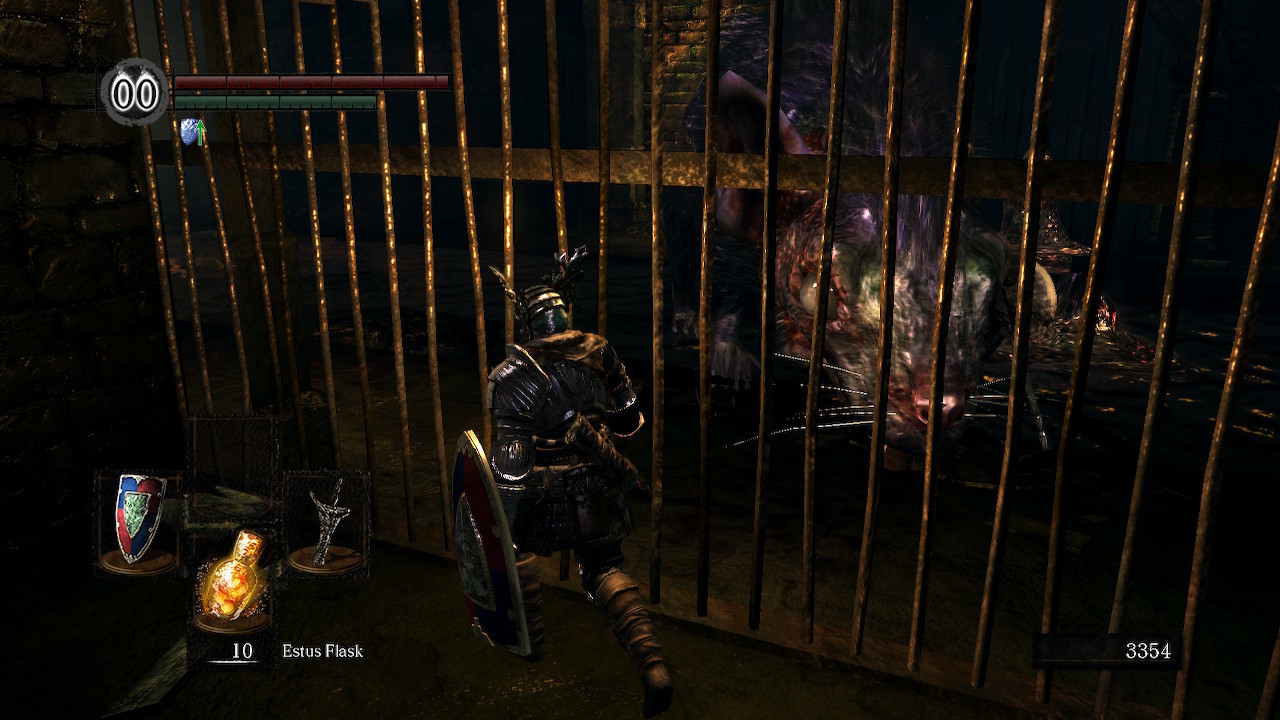Expand the humanity counter display
The height and width of the screenshot is (720, 1280).
click(133, 93)
